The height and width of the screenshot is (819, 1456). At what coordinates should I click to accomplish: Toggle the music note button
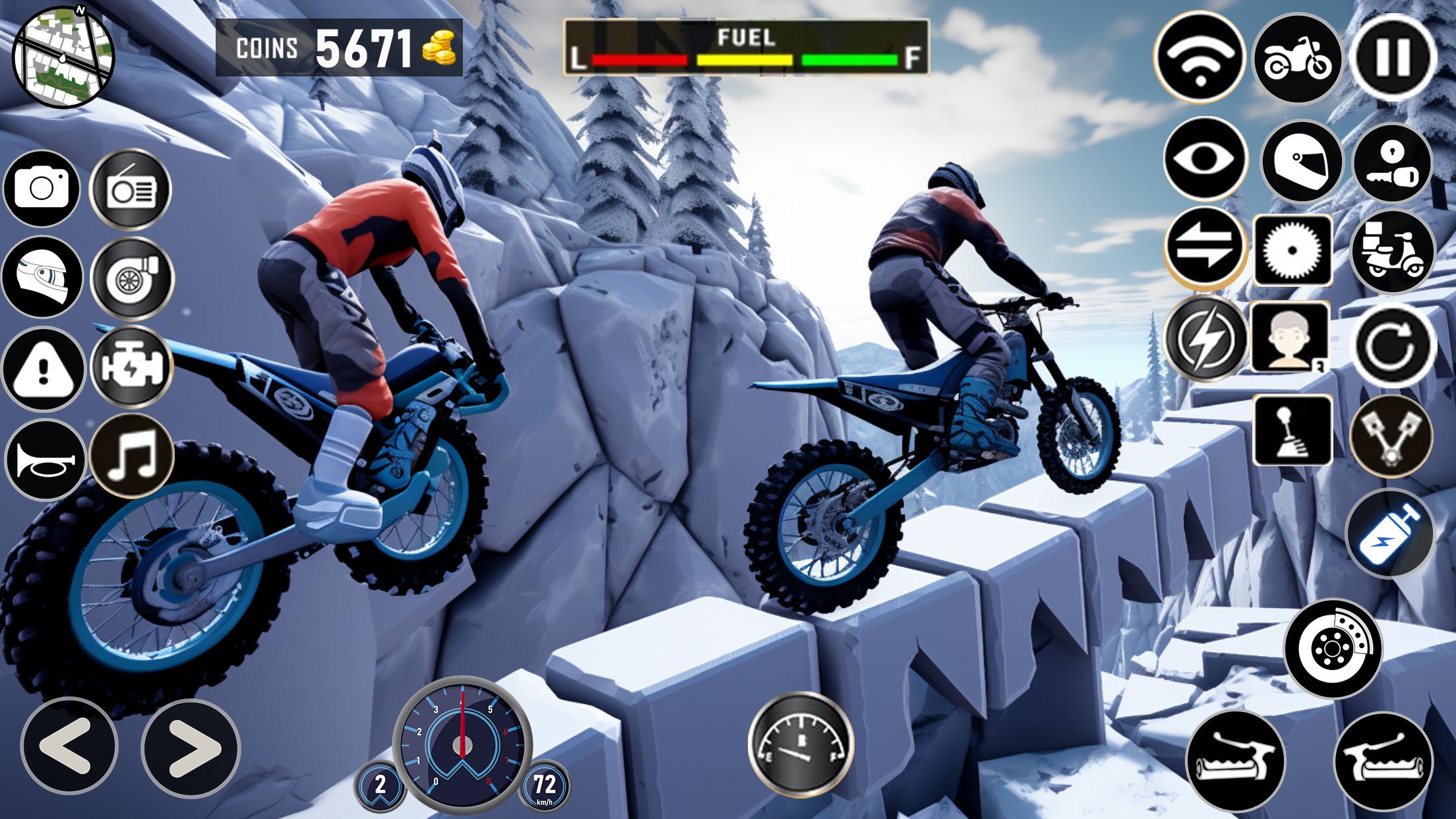(131, 455)
